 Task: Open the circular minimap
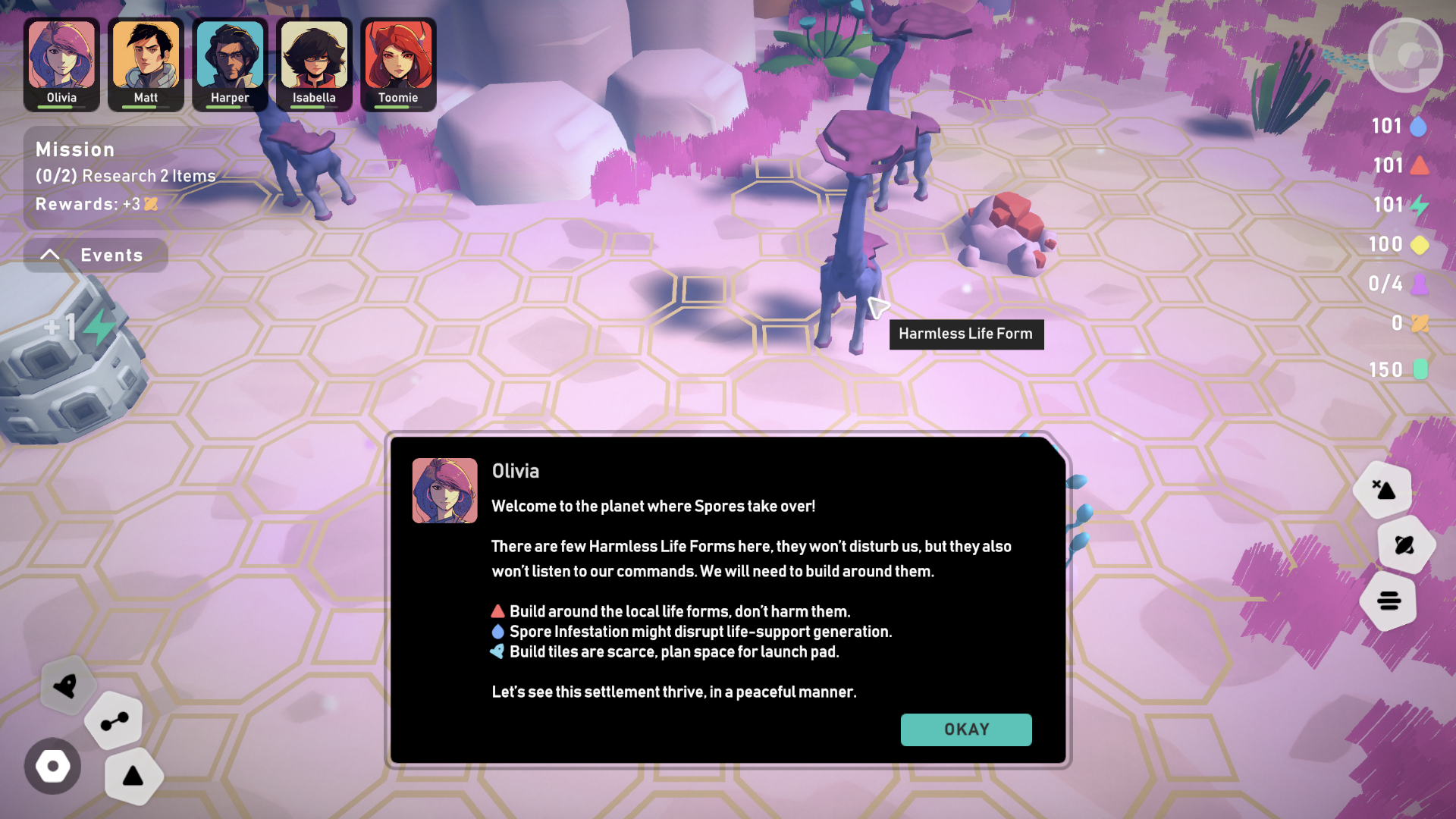coord(1405,54)
